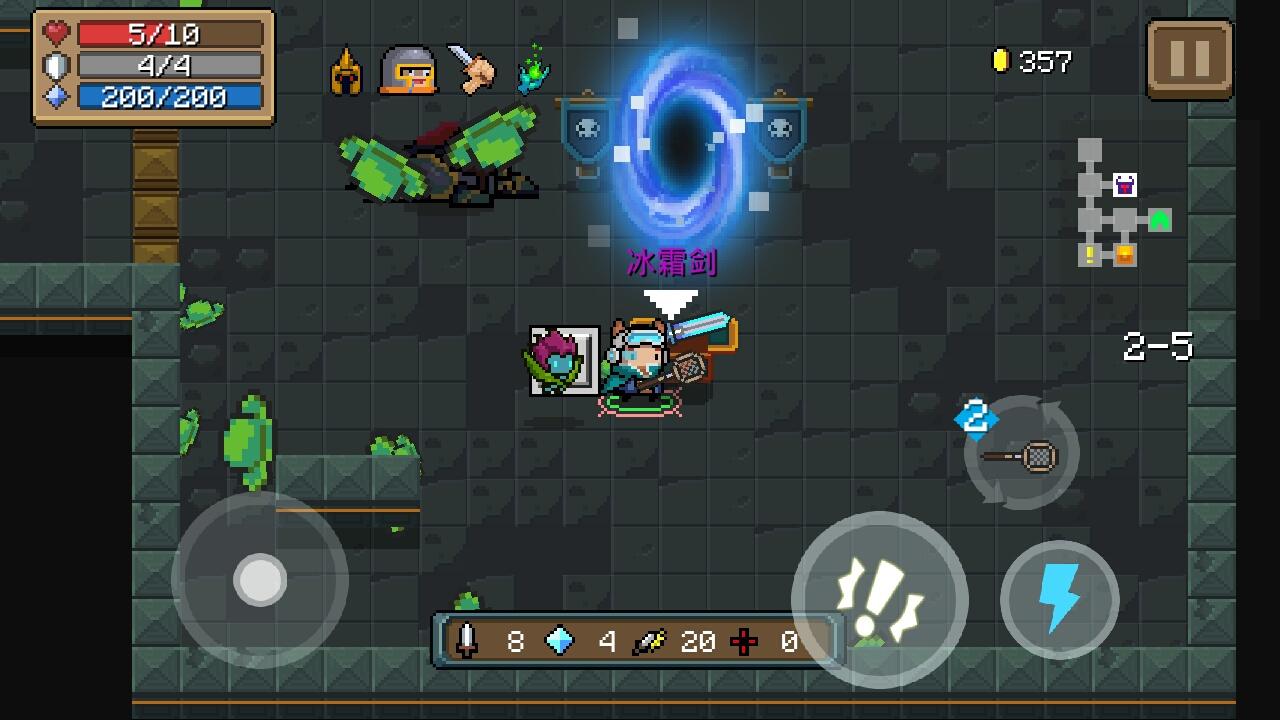Tap the pause button in the top-right corner
1280x720 pixels.
[x=1190, y=60]
